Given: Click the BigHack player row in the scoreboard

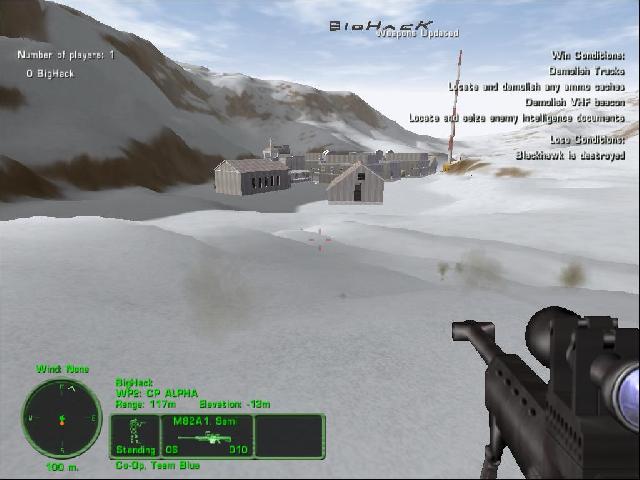Looking at the screenshot, I should pyautogui.click(x=50, y=73).
